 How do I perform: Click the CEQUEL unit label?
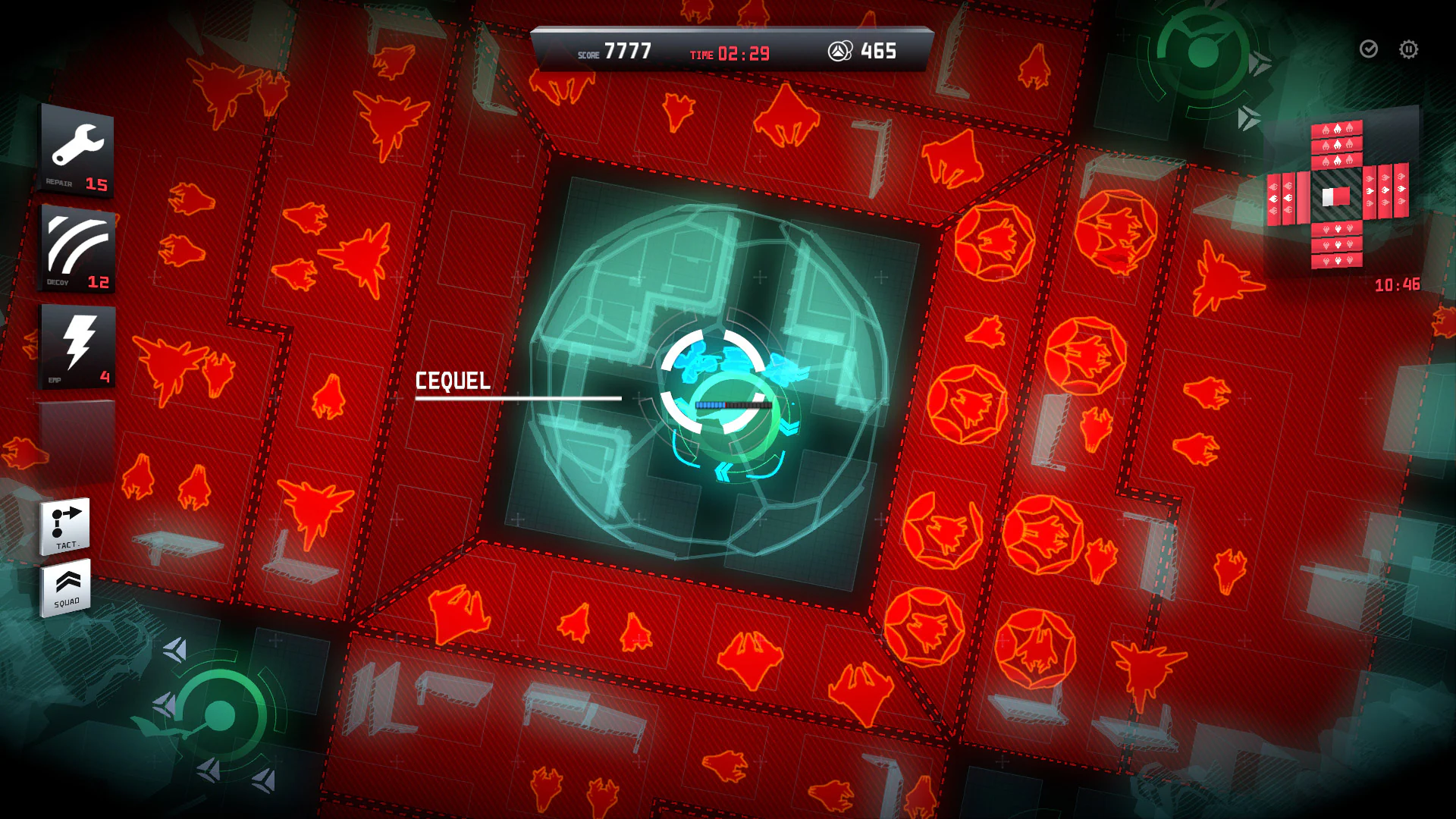(x=453, y=382)
